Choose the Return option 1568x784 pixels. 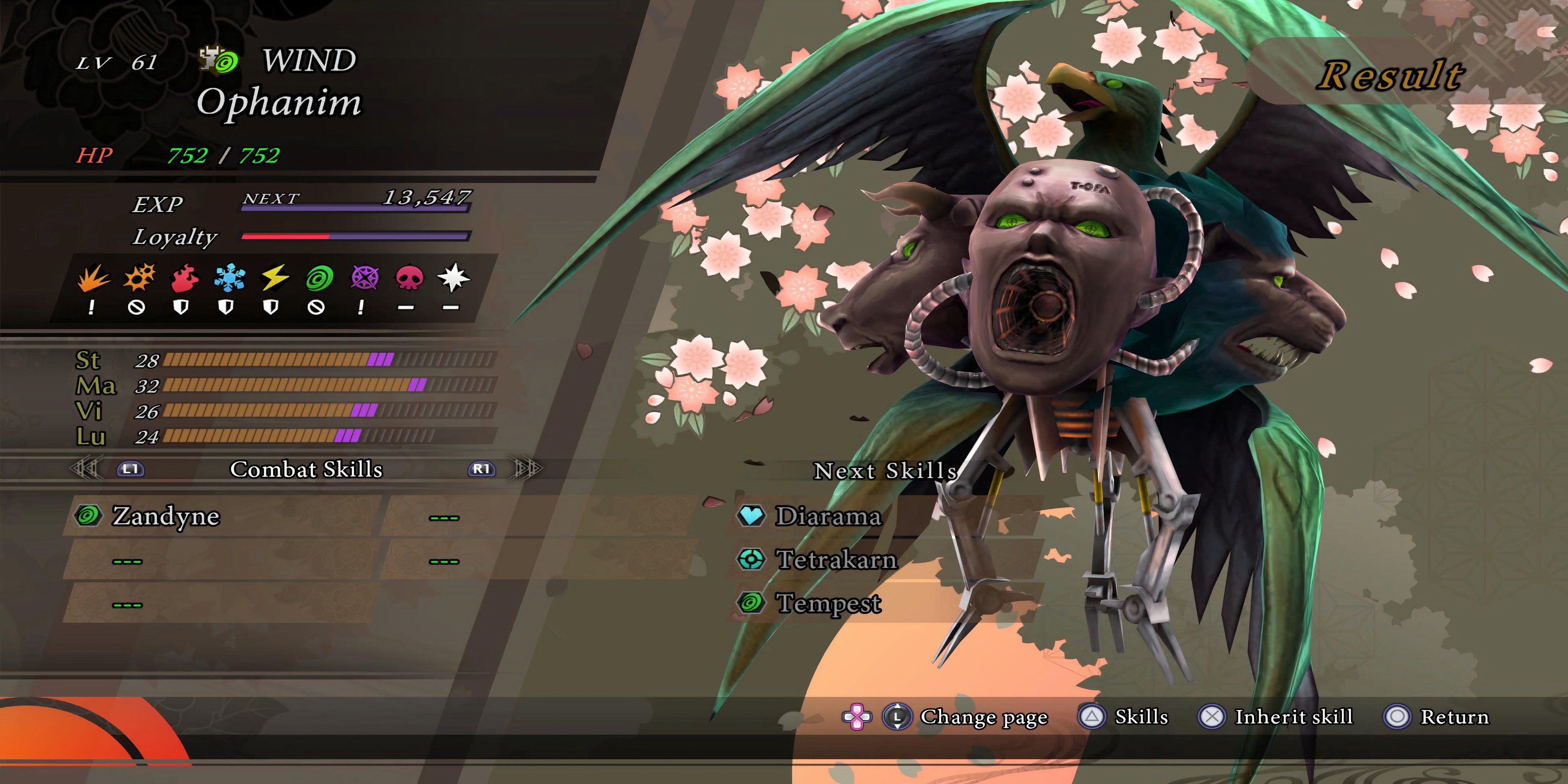1454,717
